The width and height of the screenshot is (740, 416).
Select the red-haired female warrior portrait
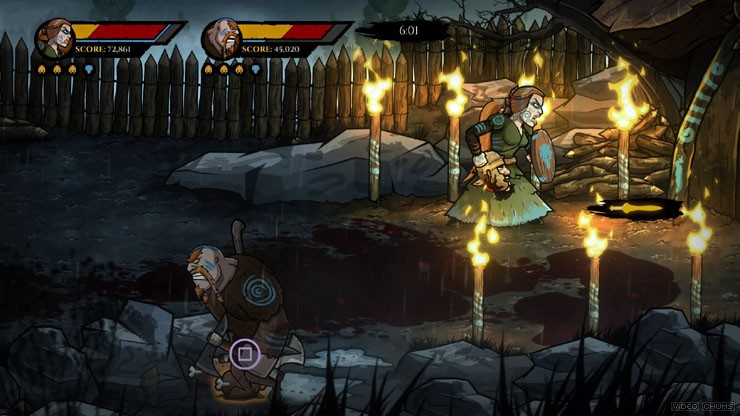(x=54, y=39)
